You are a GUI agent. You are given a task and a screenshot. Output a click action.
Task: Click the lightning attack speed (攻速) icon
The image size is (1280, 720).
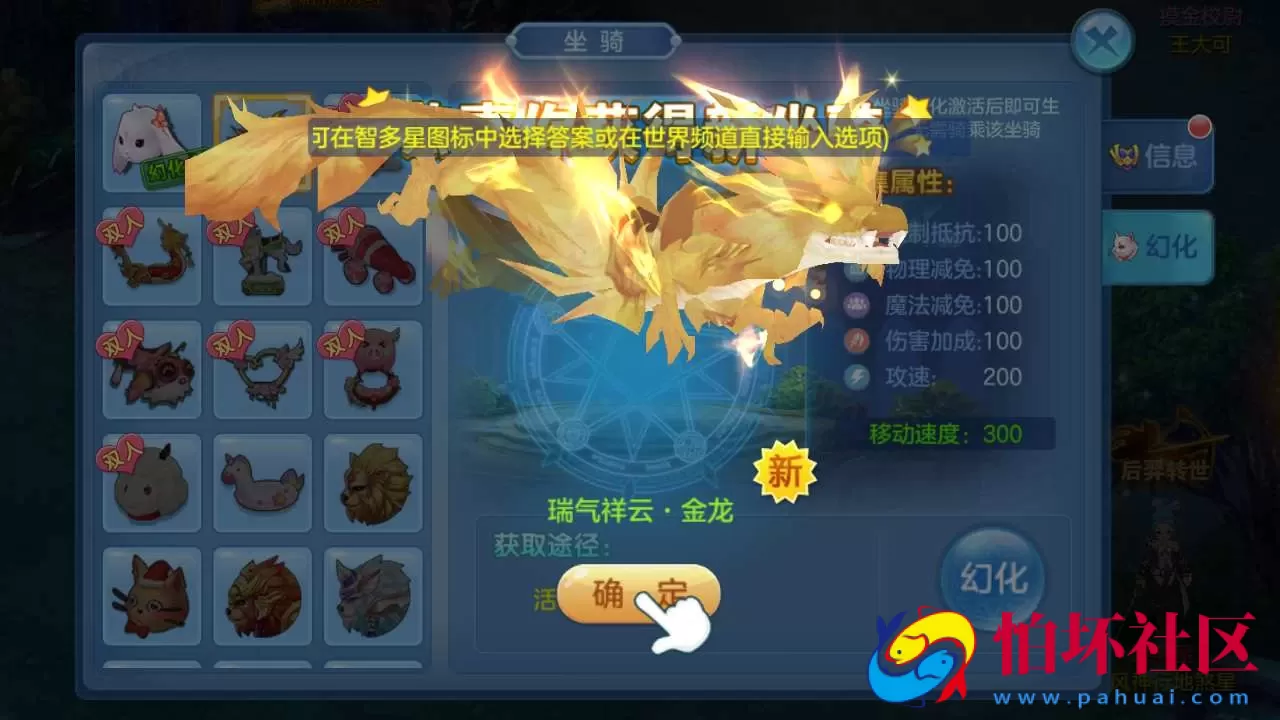click(x=855, y=377)
